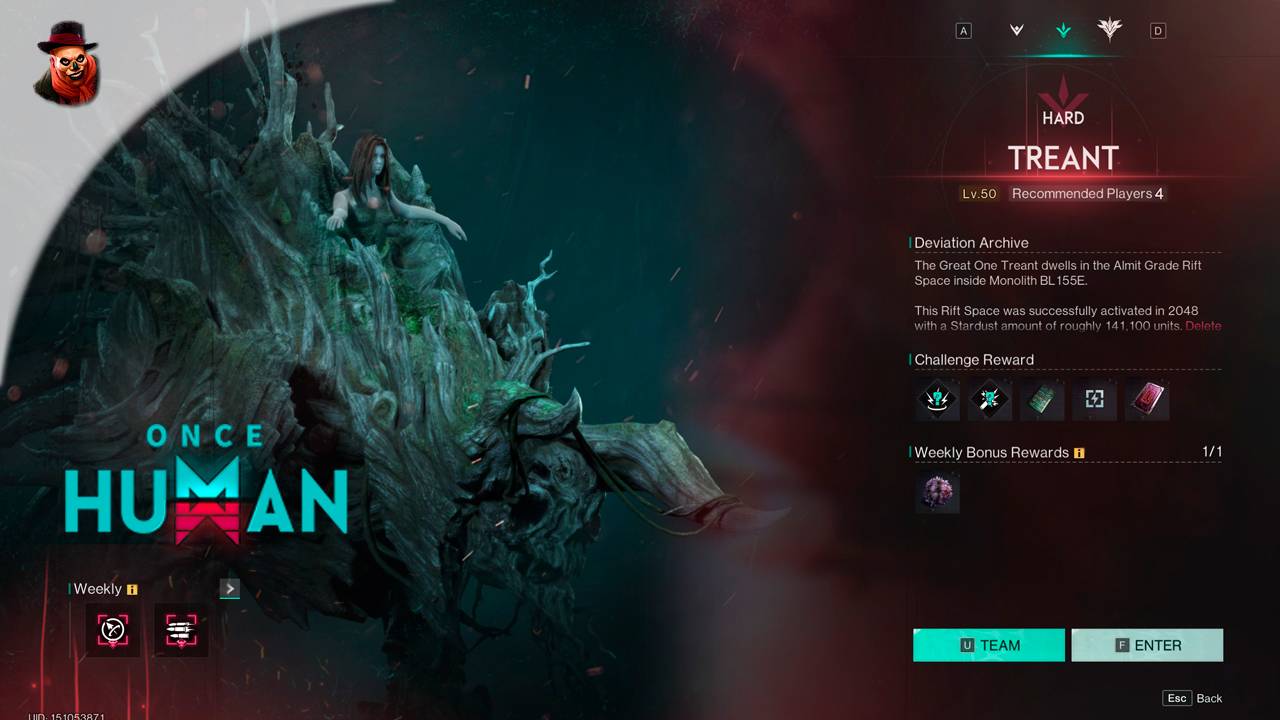The image size is (1280, 720).
Task: Inspect the green manual Challenge Reward
Action: click(1042, 399)
